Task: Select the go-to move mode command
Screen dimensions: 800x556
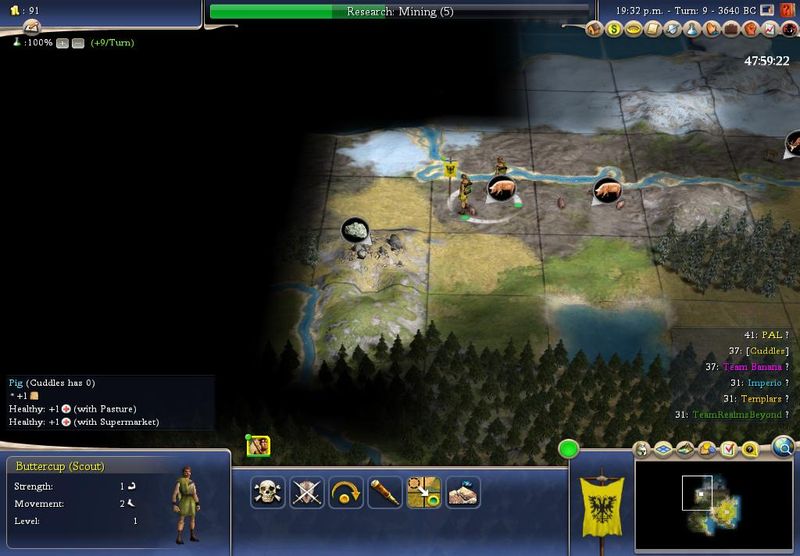Action: pyautogui.click(x=424, y=491)
